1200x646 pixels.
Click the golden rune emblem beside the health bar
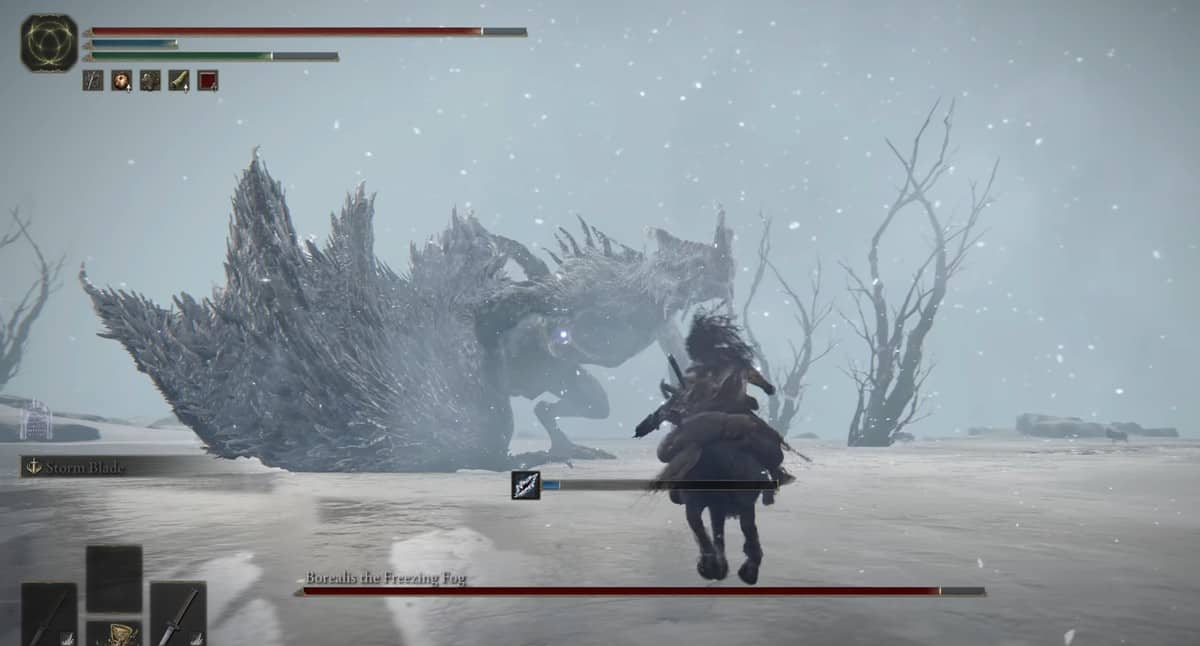coord(49,43)
